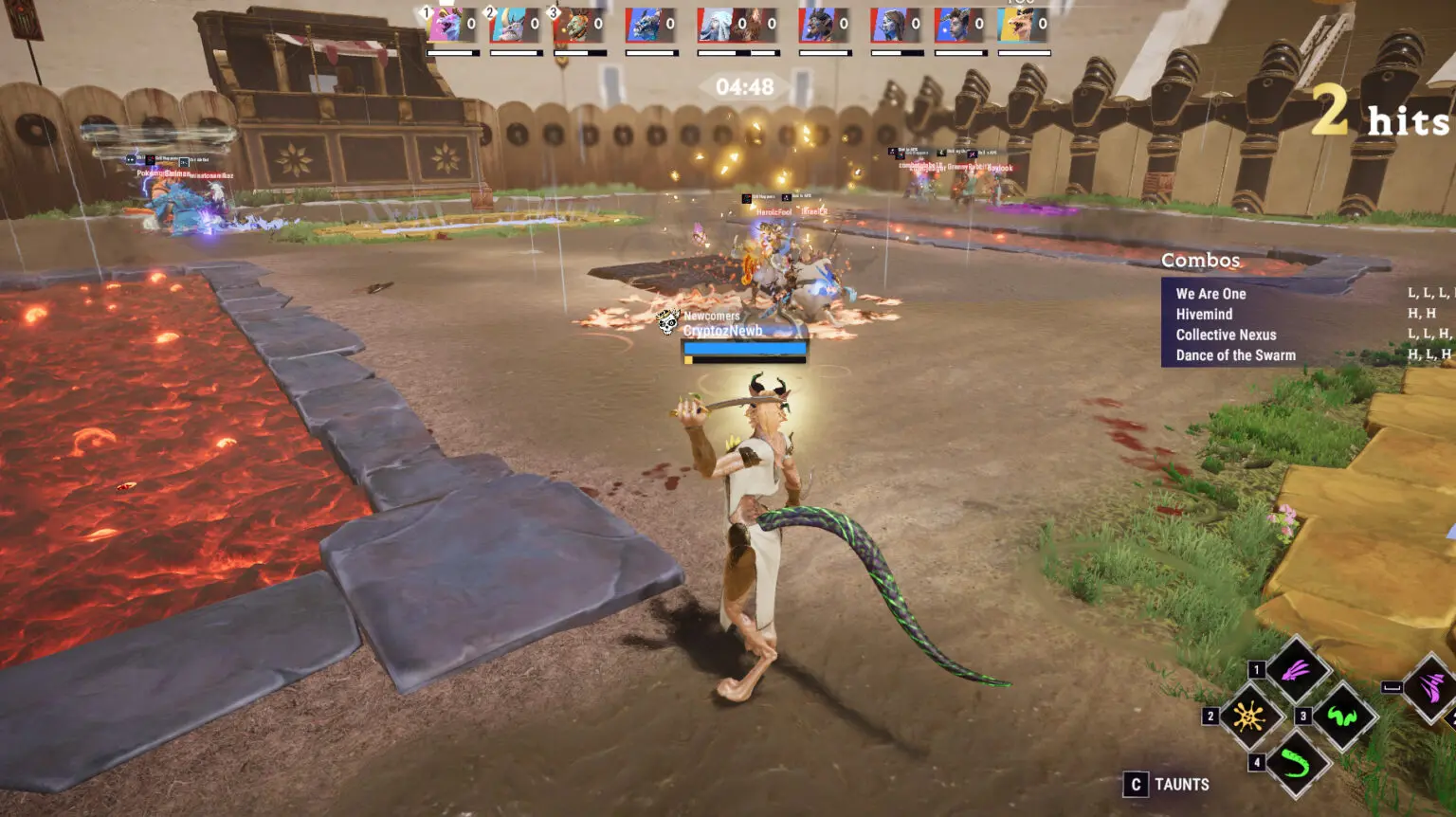Open the Taunts menu

[x=1167, y=785]
